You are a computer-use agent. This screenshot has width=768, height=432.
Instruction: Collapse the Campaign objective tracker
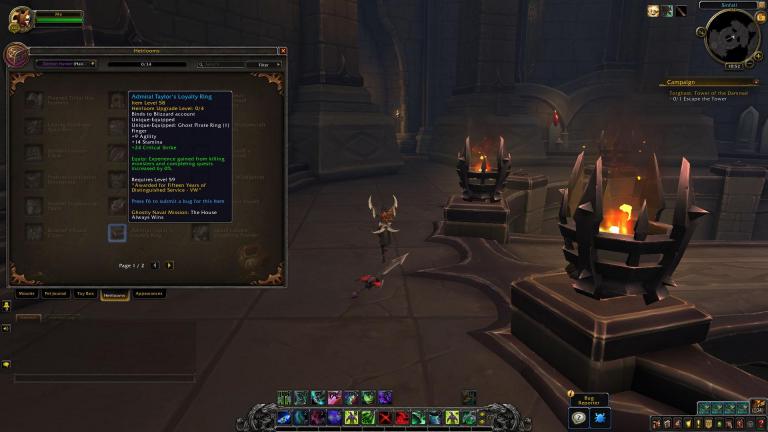coord(756,82)
